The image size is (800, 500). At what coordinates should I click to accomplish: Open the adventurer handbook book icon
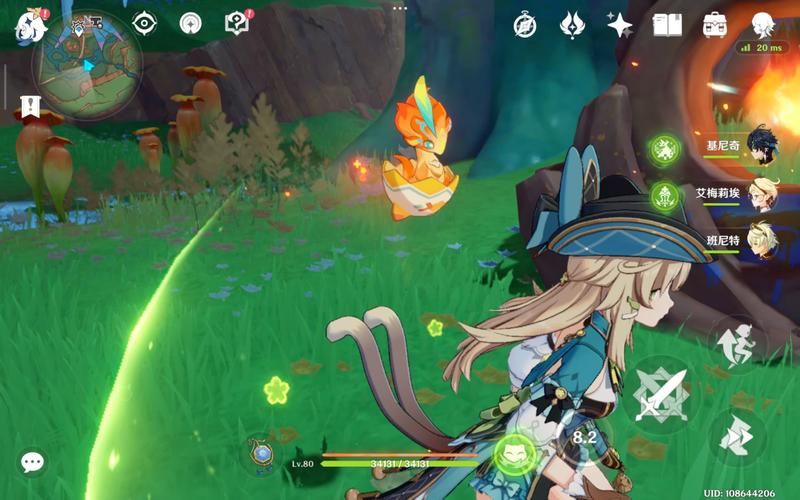click(667, 25)
